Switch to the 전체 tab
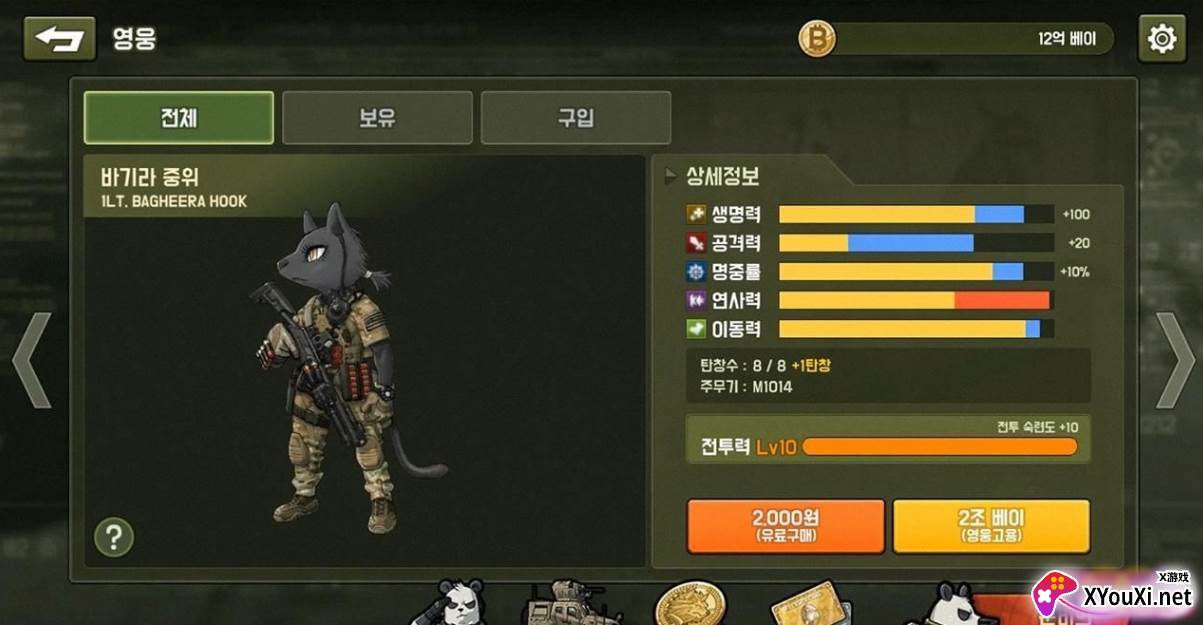 [178, 118]
